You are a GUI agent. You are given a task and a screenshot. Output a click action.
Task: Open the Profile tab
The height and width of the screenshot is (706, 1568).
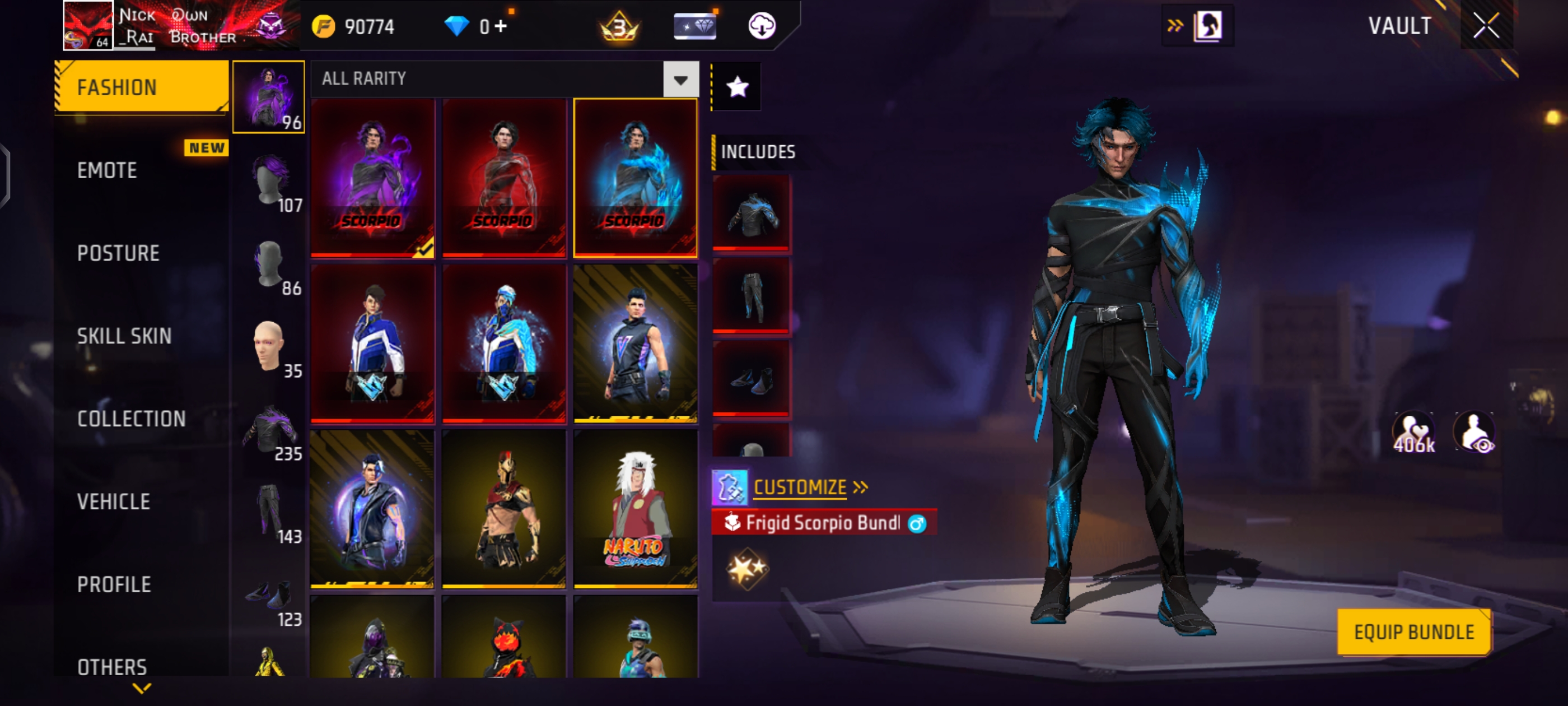click(x=114, y=585)
